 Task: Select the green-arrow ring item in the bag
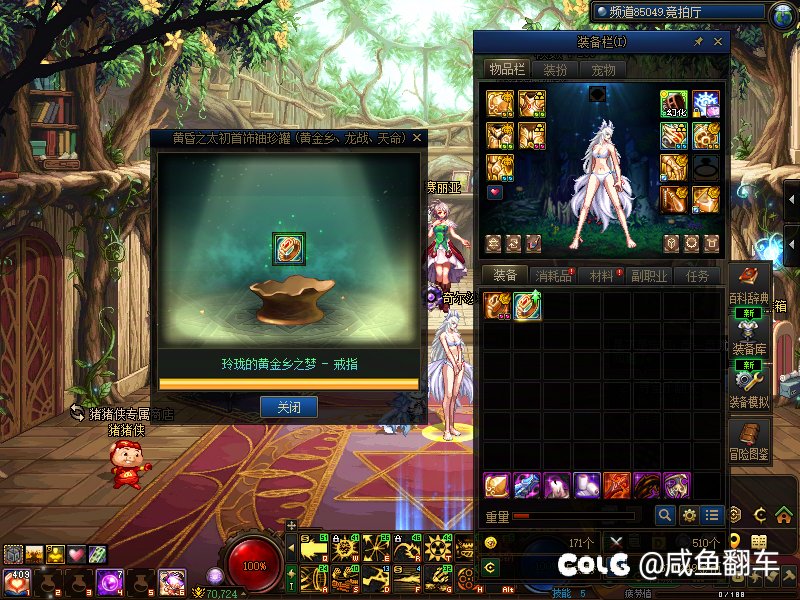527,306
